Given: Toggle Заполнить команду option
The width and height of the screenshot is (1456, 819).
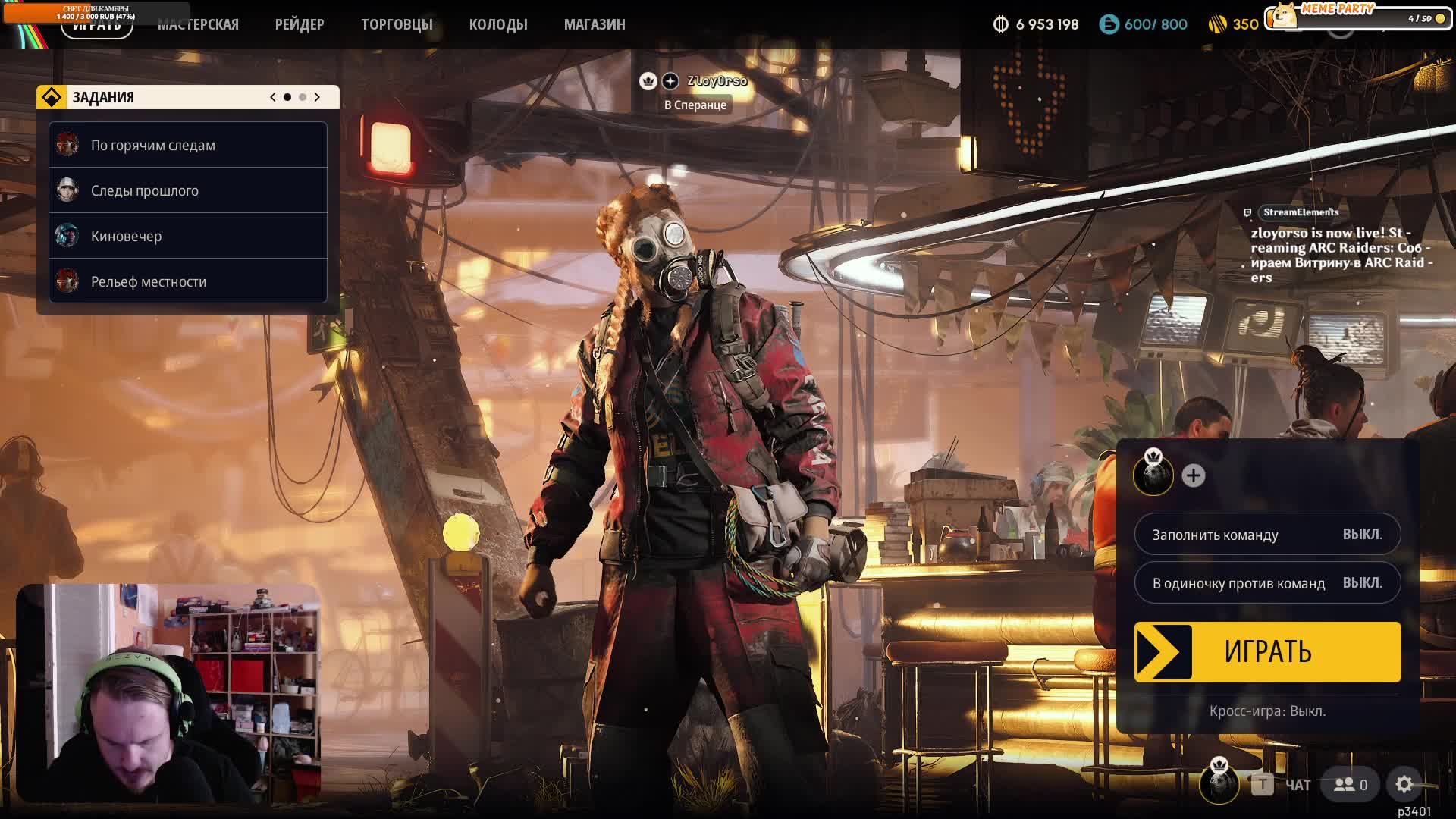Looking at the screenshot, I should point(1267,535).
